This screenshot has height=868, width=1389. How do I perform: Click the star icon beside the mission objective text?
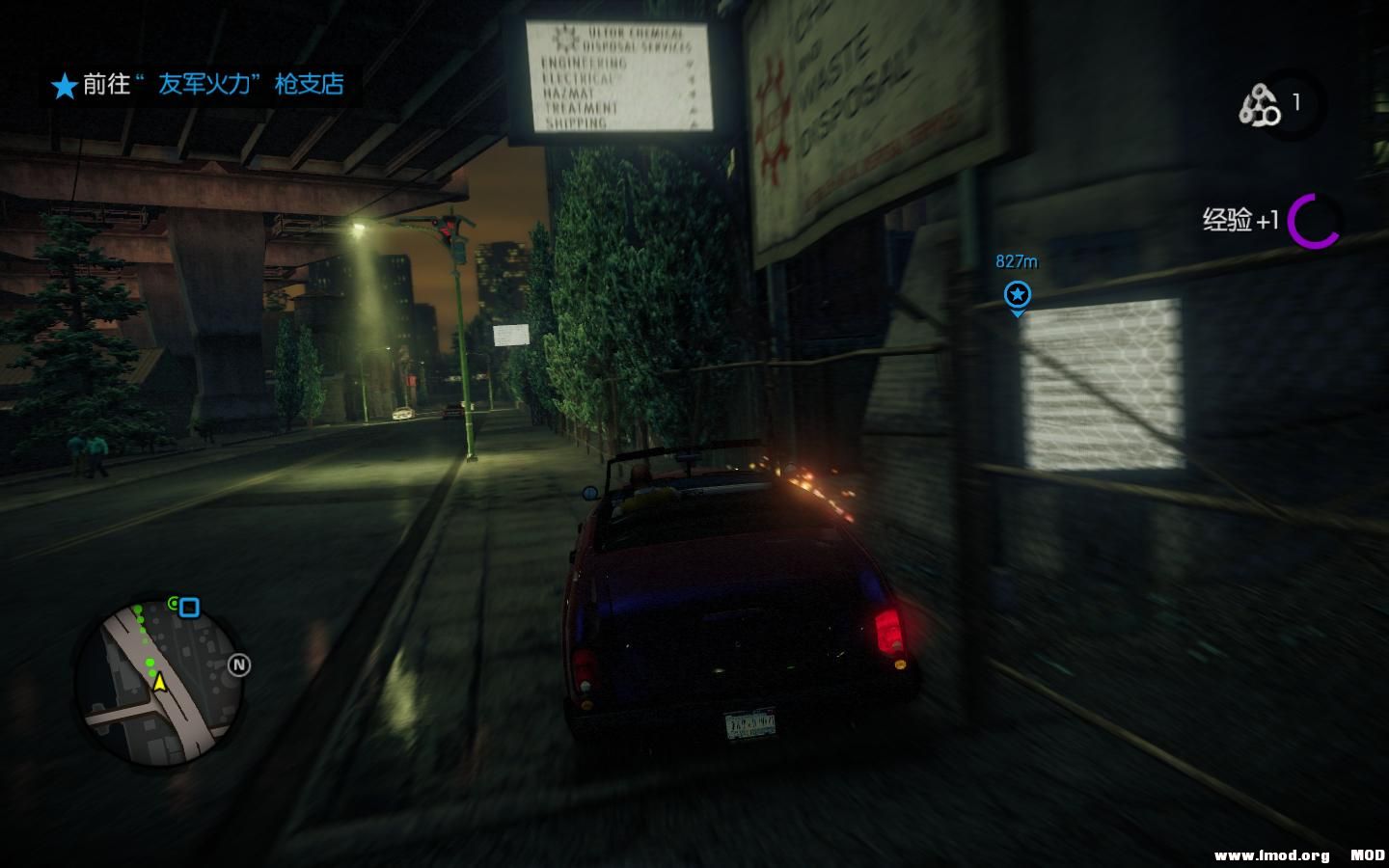pos(65,86)
